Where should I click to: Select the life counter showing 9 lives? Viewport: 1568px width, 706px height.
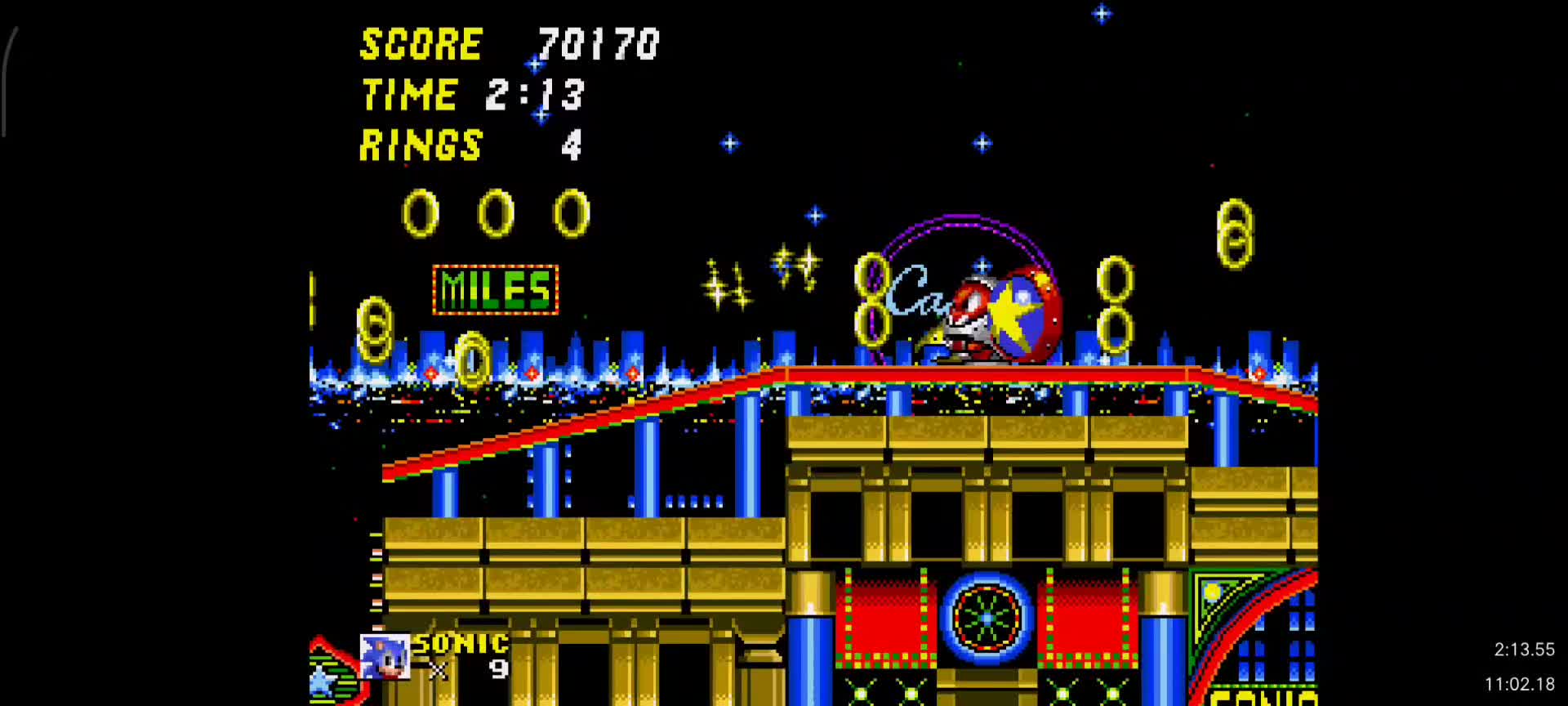click(498, 668)
